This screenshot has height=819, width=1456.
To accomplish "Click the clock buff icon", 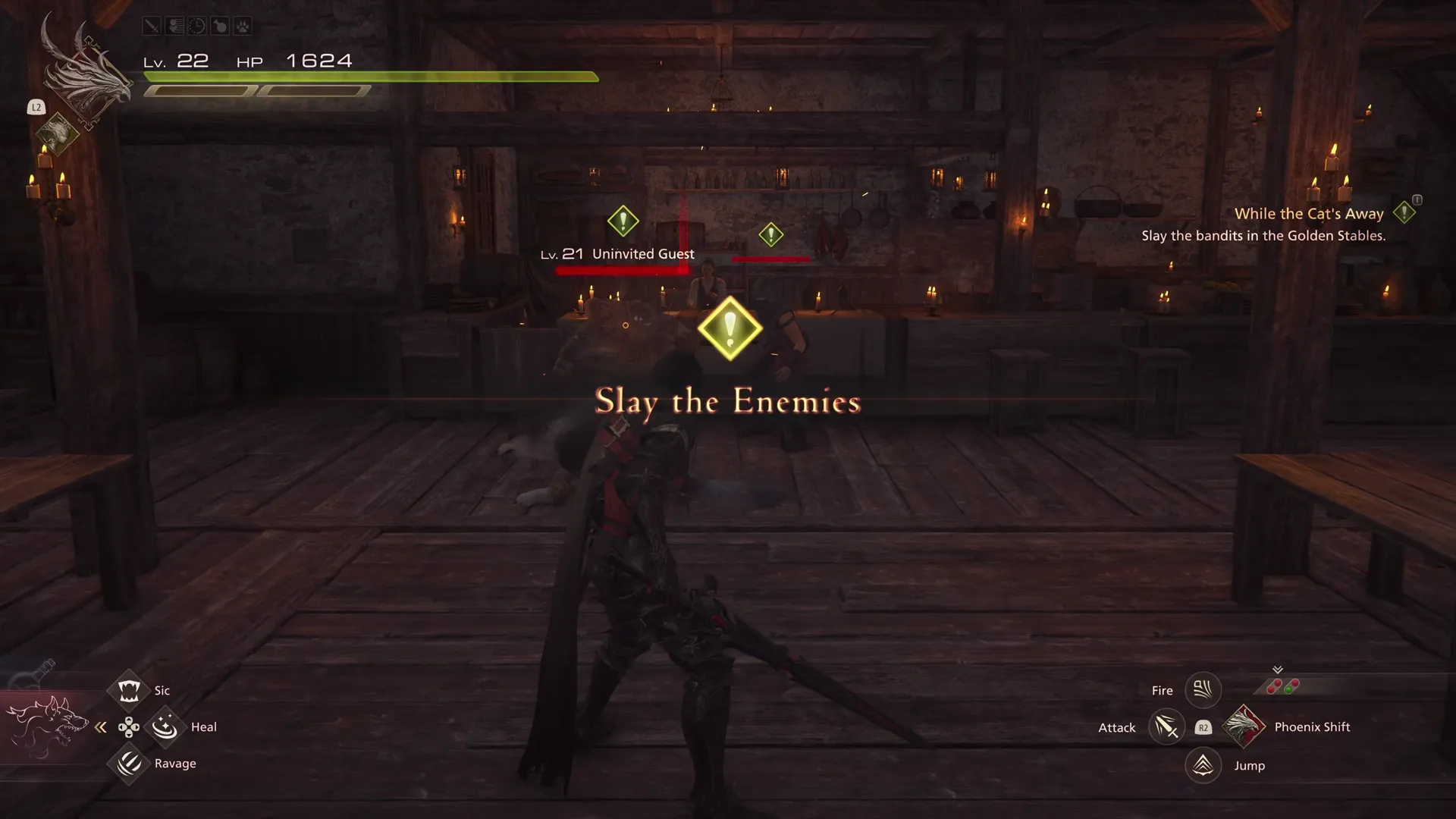I will 196,25.
